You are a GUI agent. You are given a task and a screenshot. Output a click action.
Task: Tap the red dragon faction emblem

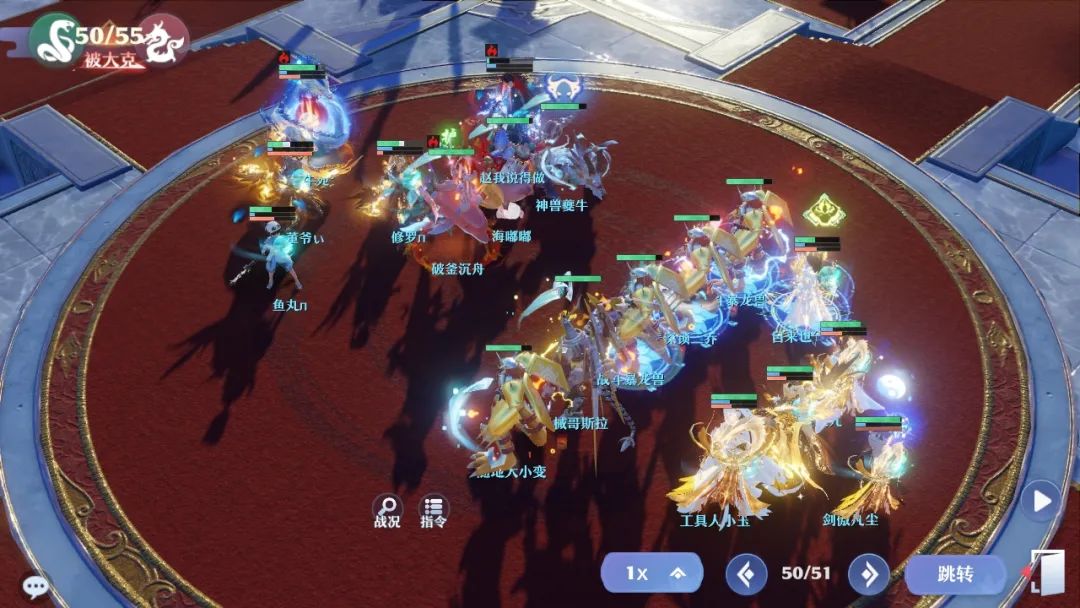[x=163, y=40]
